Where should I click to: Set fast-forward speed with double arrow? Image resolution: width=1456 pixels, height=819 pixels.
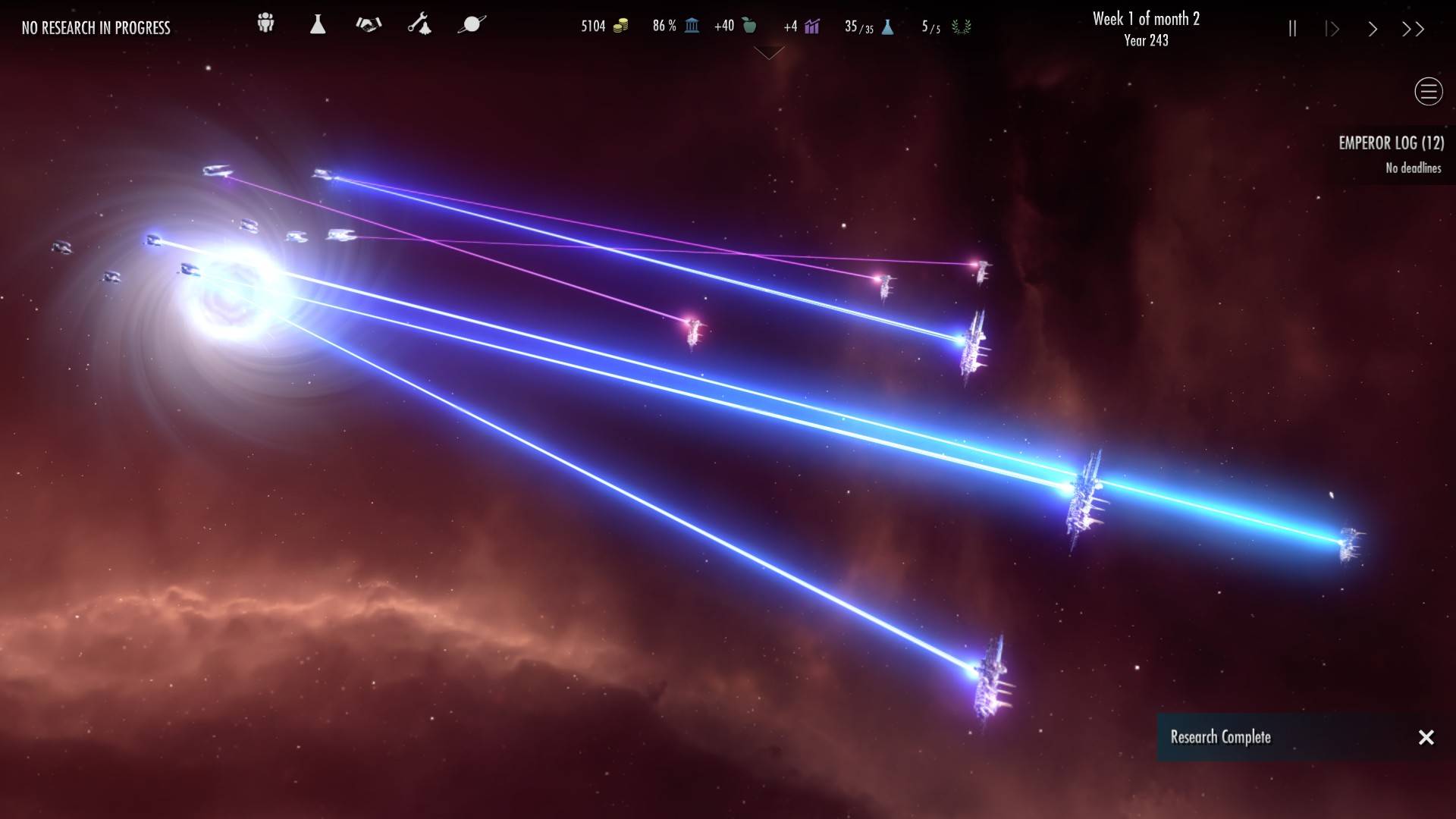1413,29
